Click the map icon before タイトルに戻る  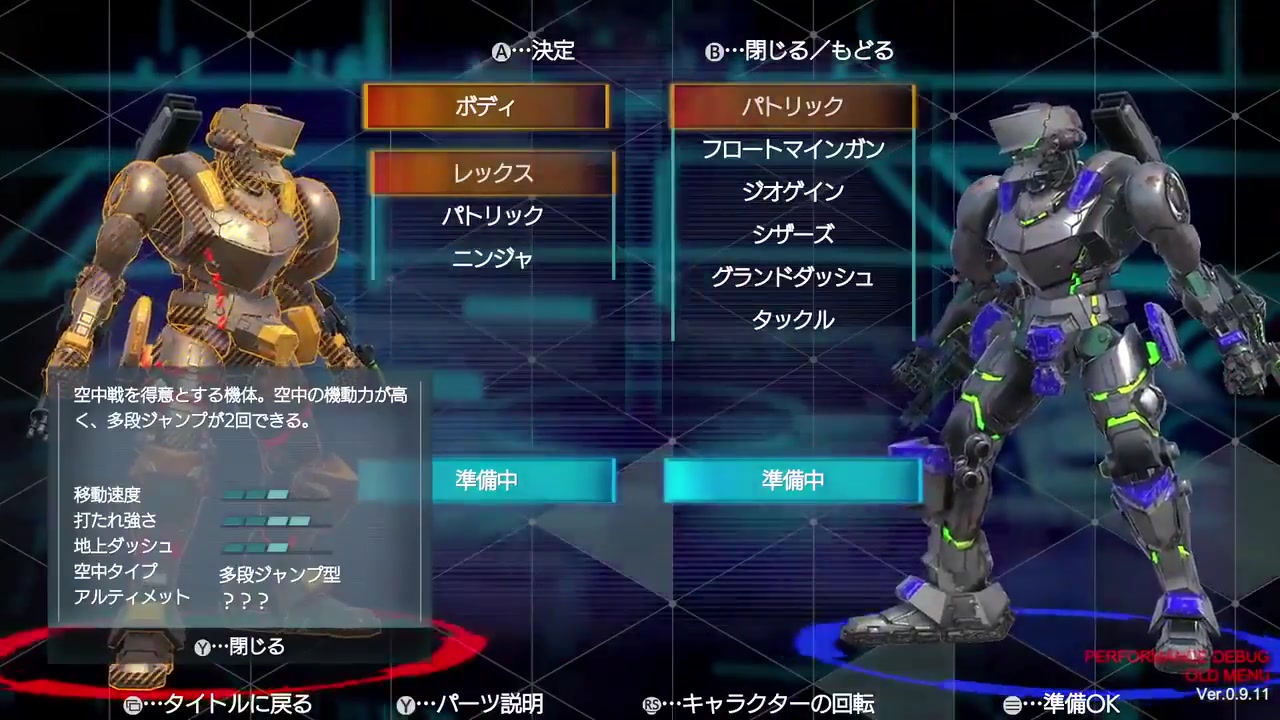coord(133,705)
